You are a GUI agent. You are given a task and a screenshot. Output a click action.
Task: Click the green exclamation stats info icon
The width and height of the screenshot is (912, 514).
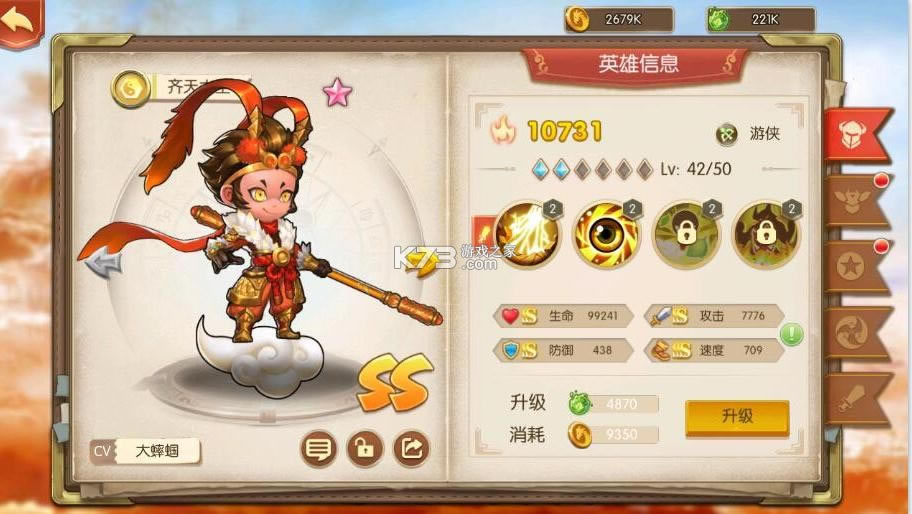point(792,334)
